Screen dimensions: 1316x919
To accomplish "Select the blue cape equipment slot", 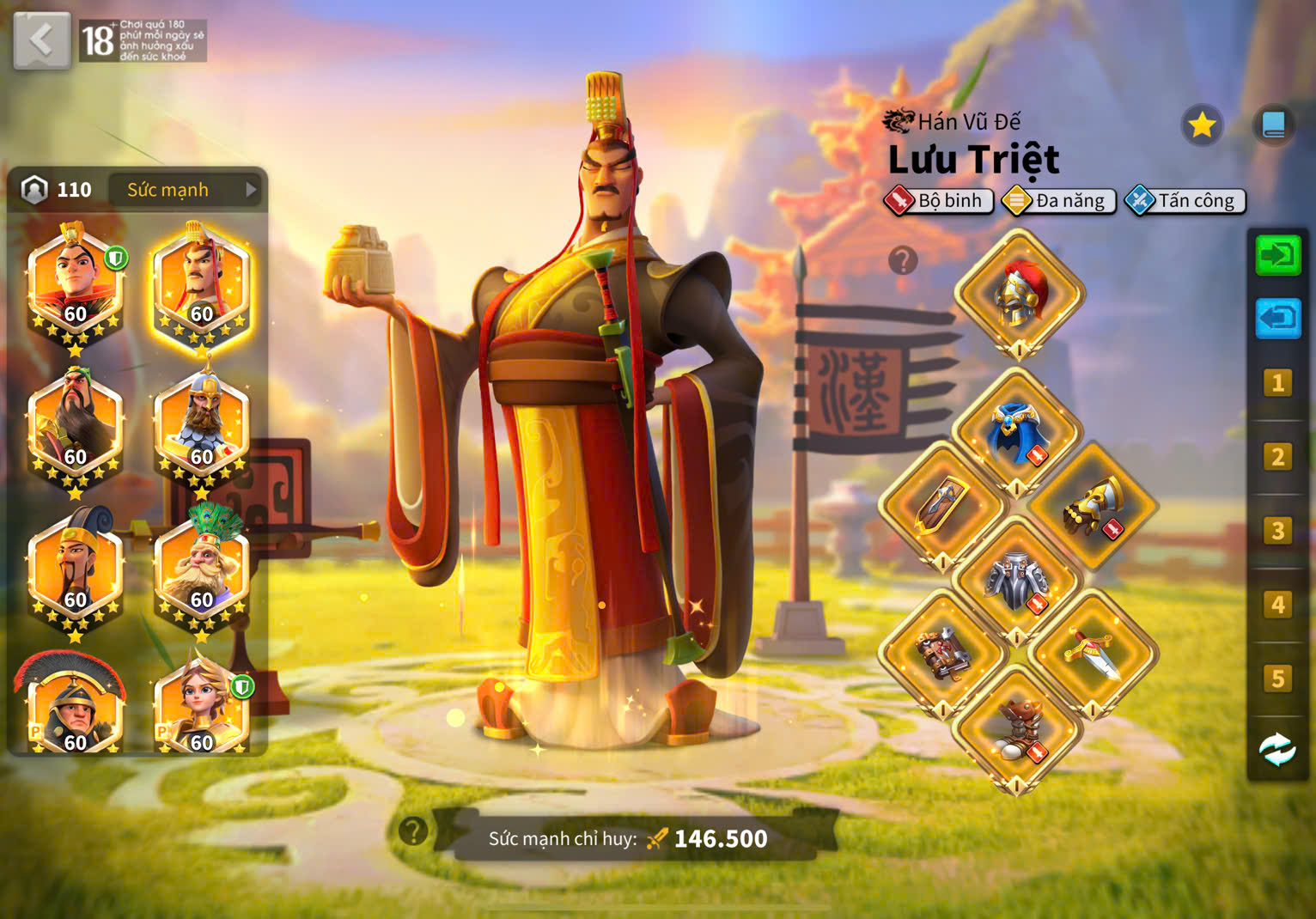I will click(x=1017, y=432).
